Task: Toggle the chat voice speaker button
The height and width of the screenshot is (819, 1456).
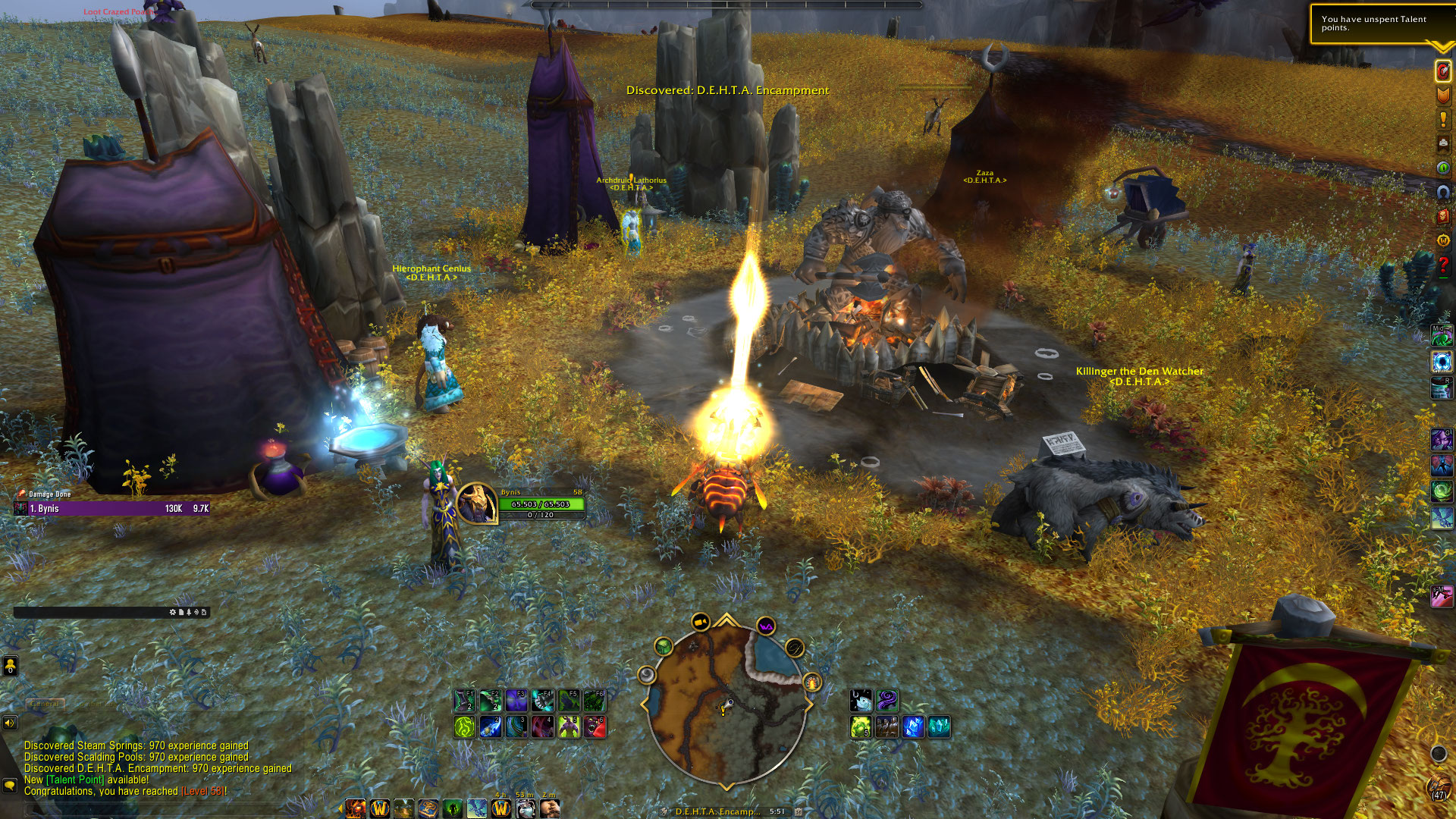Action: pyautogui.click(x=10, y=723)
